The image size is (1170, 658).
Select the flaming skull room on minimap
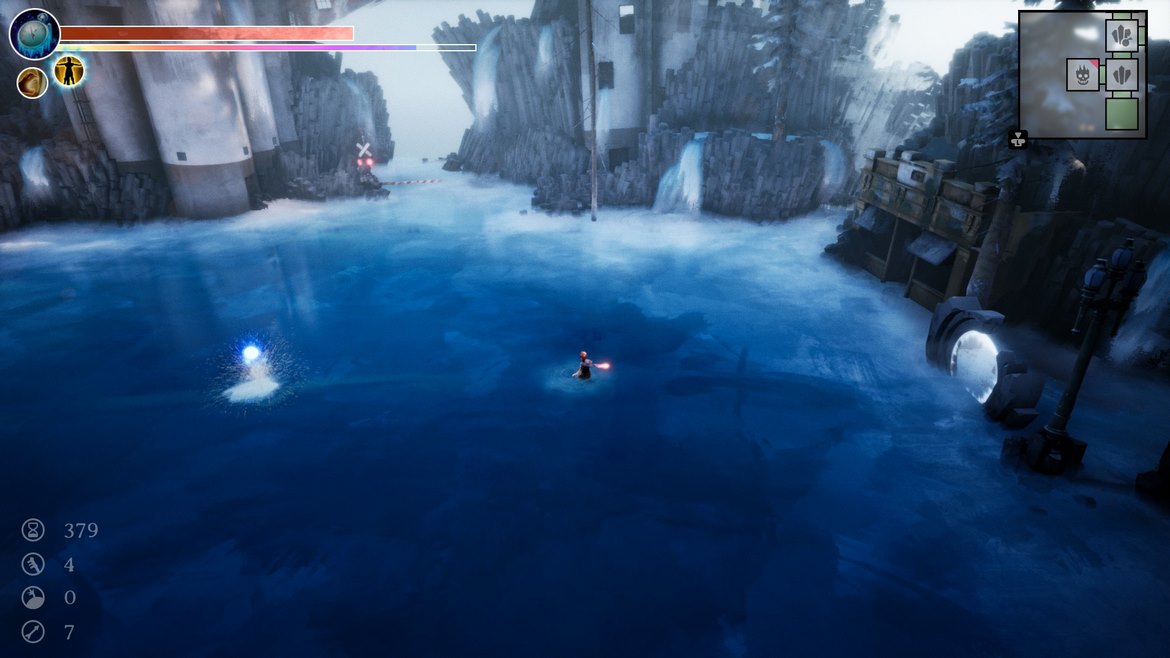(1083, 74)
